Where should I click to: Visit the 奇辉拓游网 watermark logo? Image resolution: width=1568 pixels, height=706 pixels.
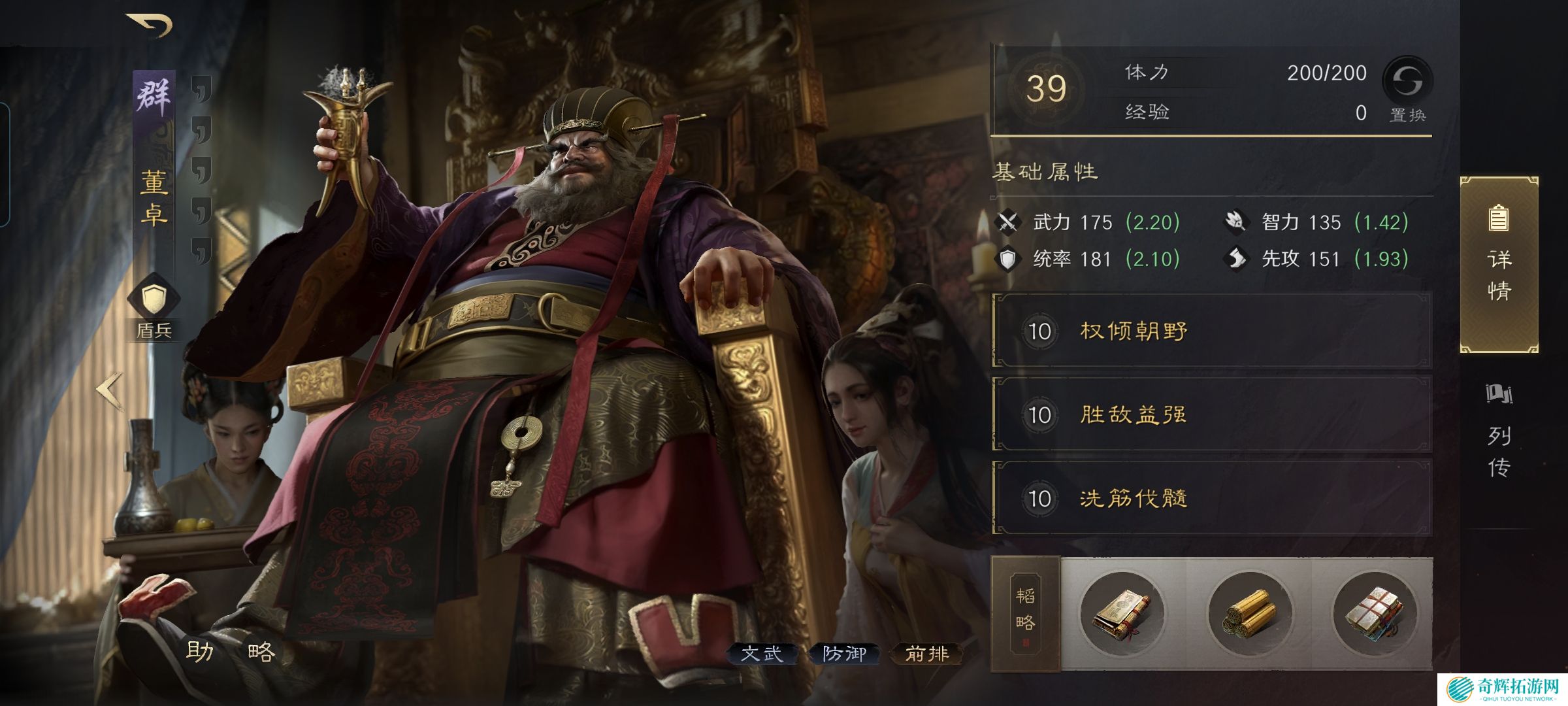1502,688
